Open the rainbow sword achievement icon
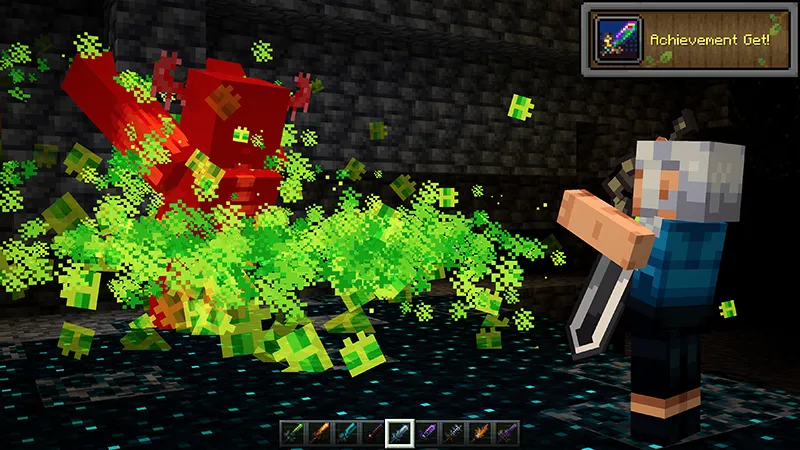Image resolution: width=800 pixels, height=450 pixels. click(x=619, y=41)
